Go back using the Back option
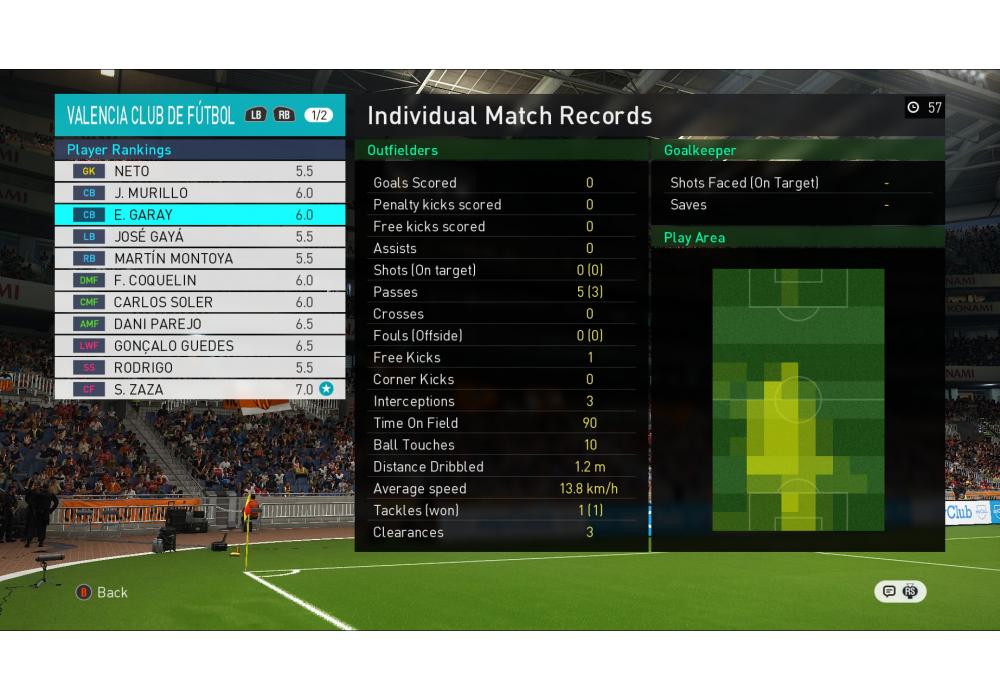Image resolution: width=1000 pixels, height=700 pixels. (103, 592)
